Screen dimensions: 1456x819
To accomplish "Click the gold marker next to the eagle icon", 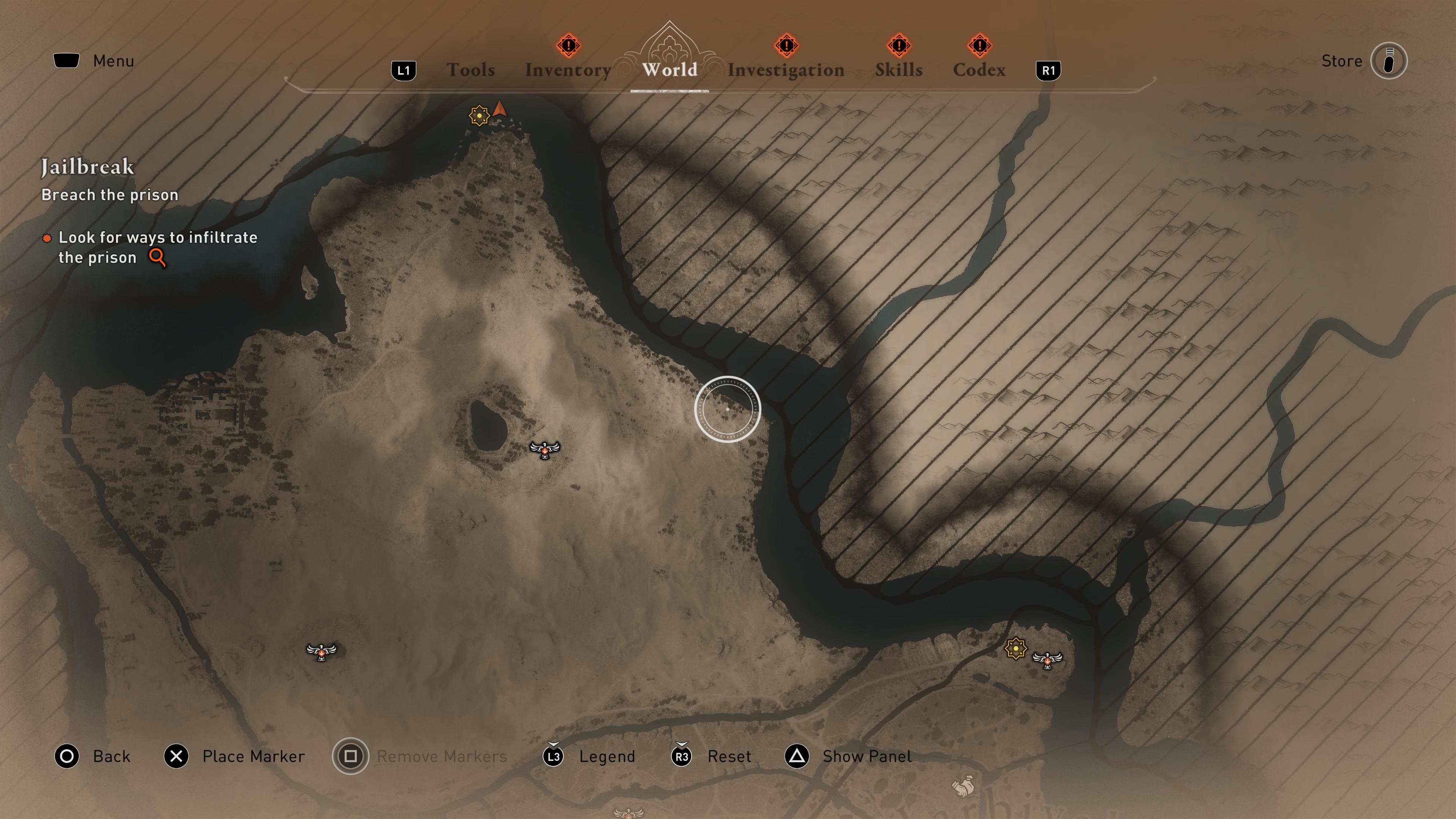I will [x=1016, y=648].
